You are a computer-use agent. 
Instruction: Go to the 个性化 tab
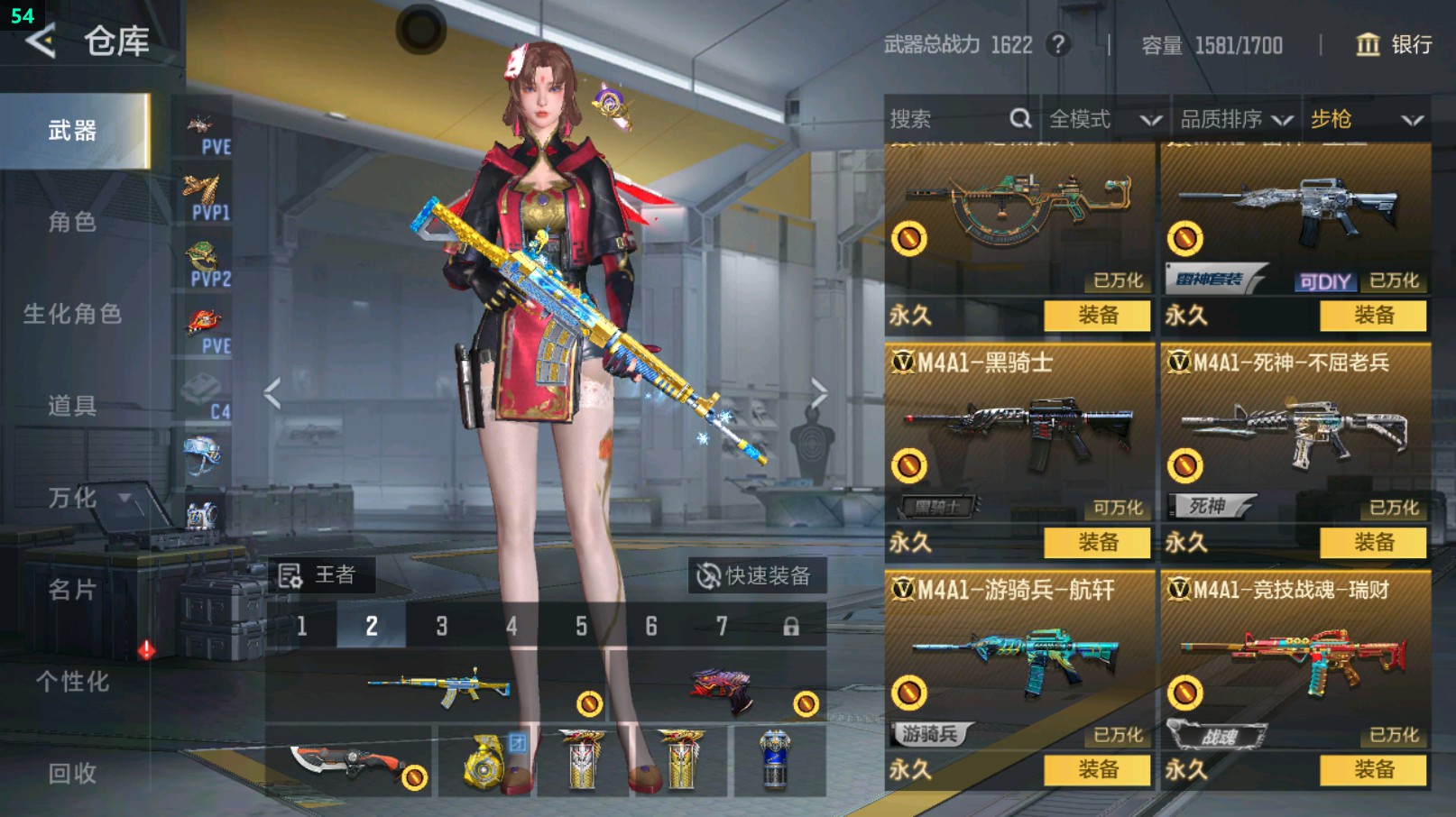(72, 682)
